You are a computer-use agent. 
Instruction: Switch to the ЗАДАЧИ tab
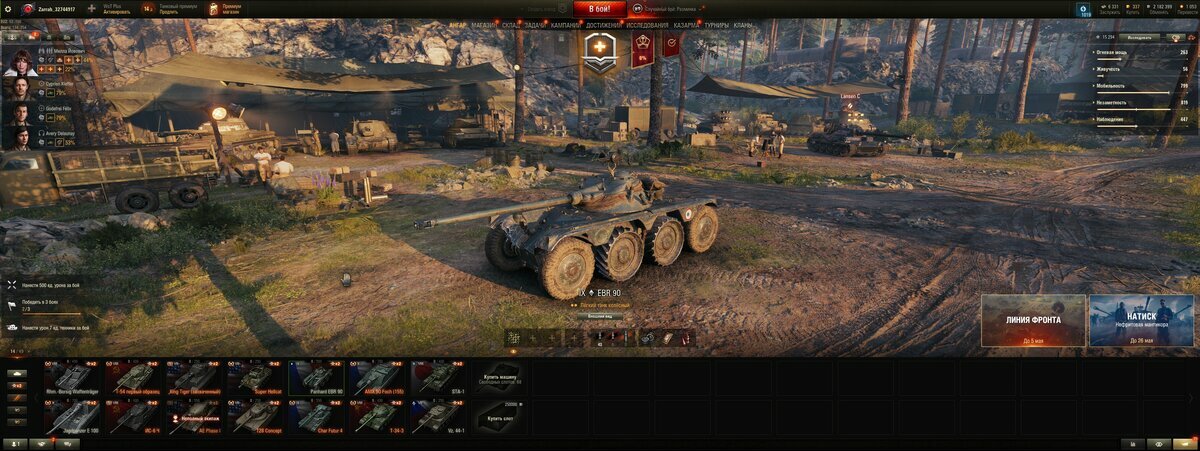(536, 25)
